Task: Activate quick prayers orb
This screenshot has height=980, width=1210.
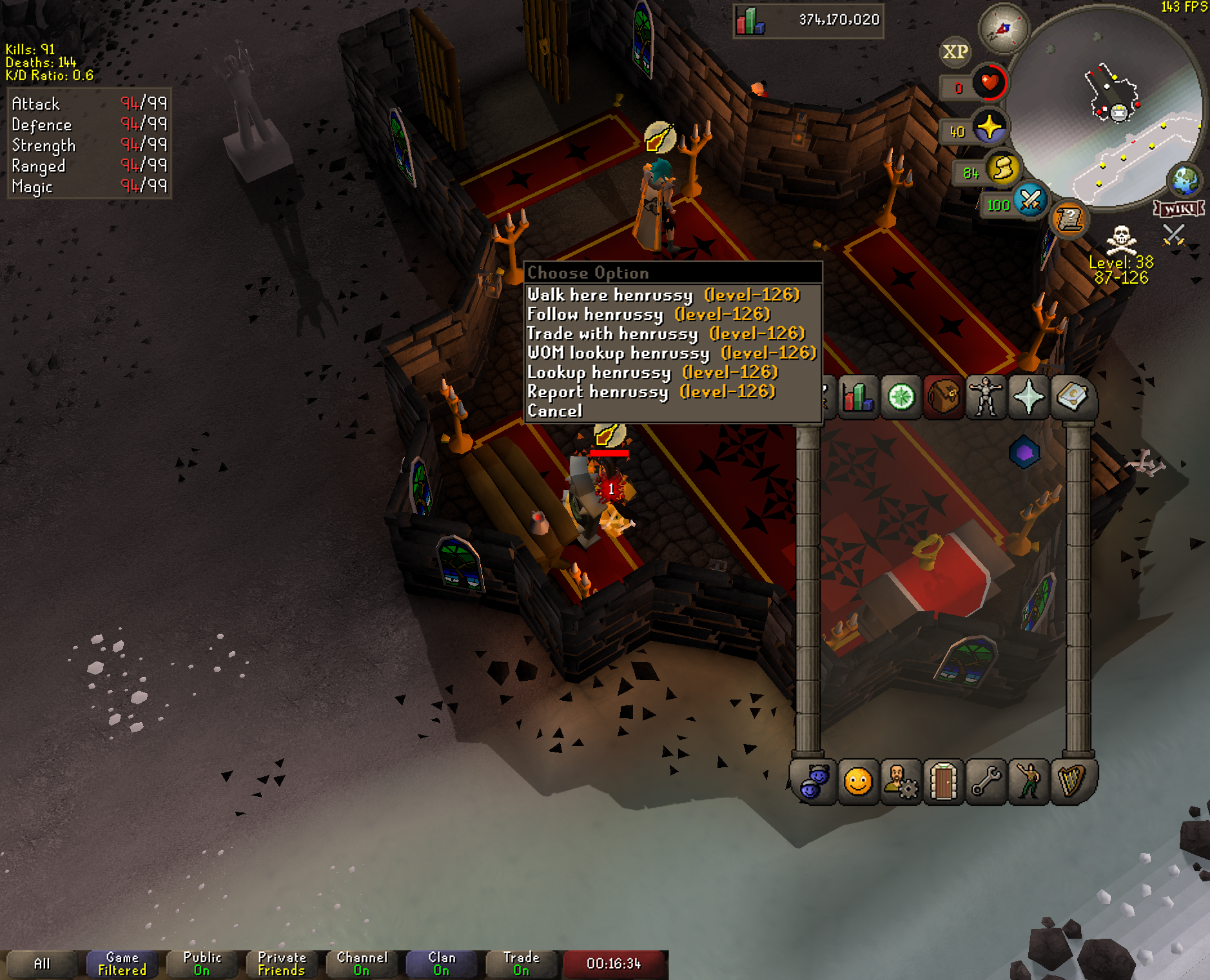Action: (989, 127)
